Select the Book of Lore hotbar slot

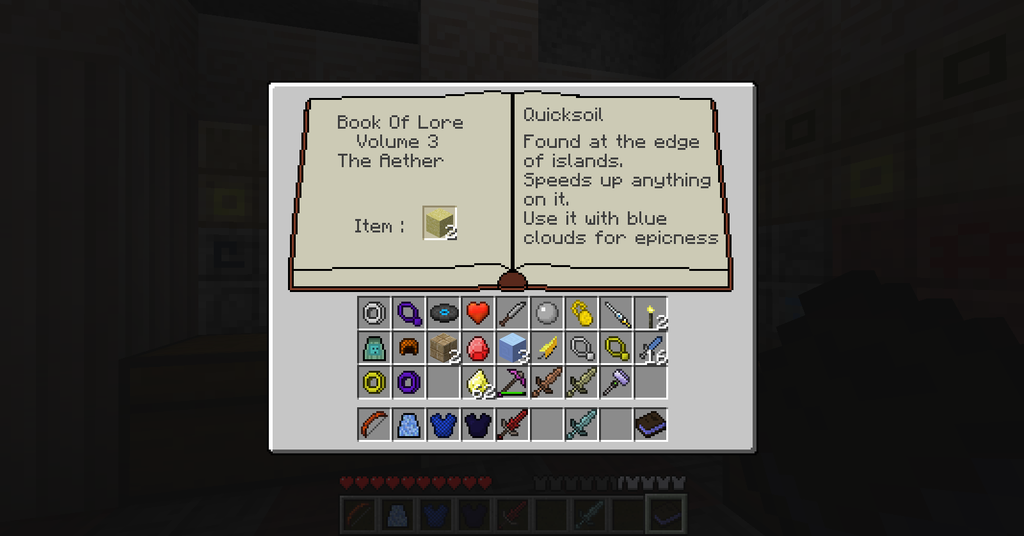tap(651, 424)
